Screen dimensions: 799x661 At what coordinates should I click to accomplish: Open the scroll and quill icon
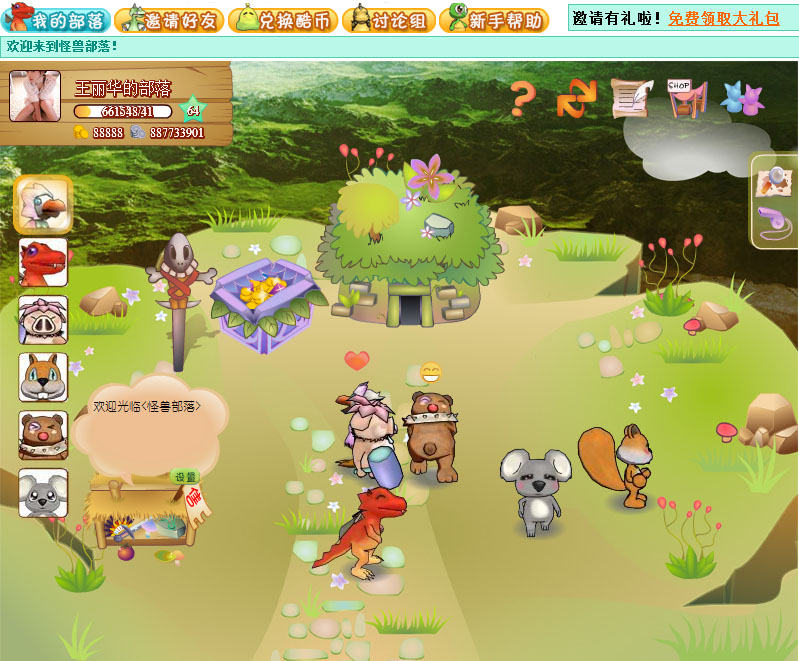click(x=631, y=98)
